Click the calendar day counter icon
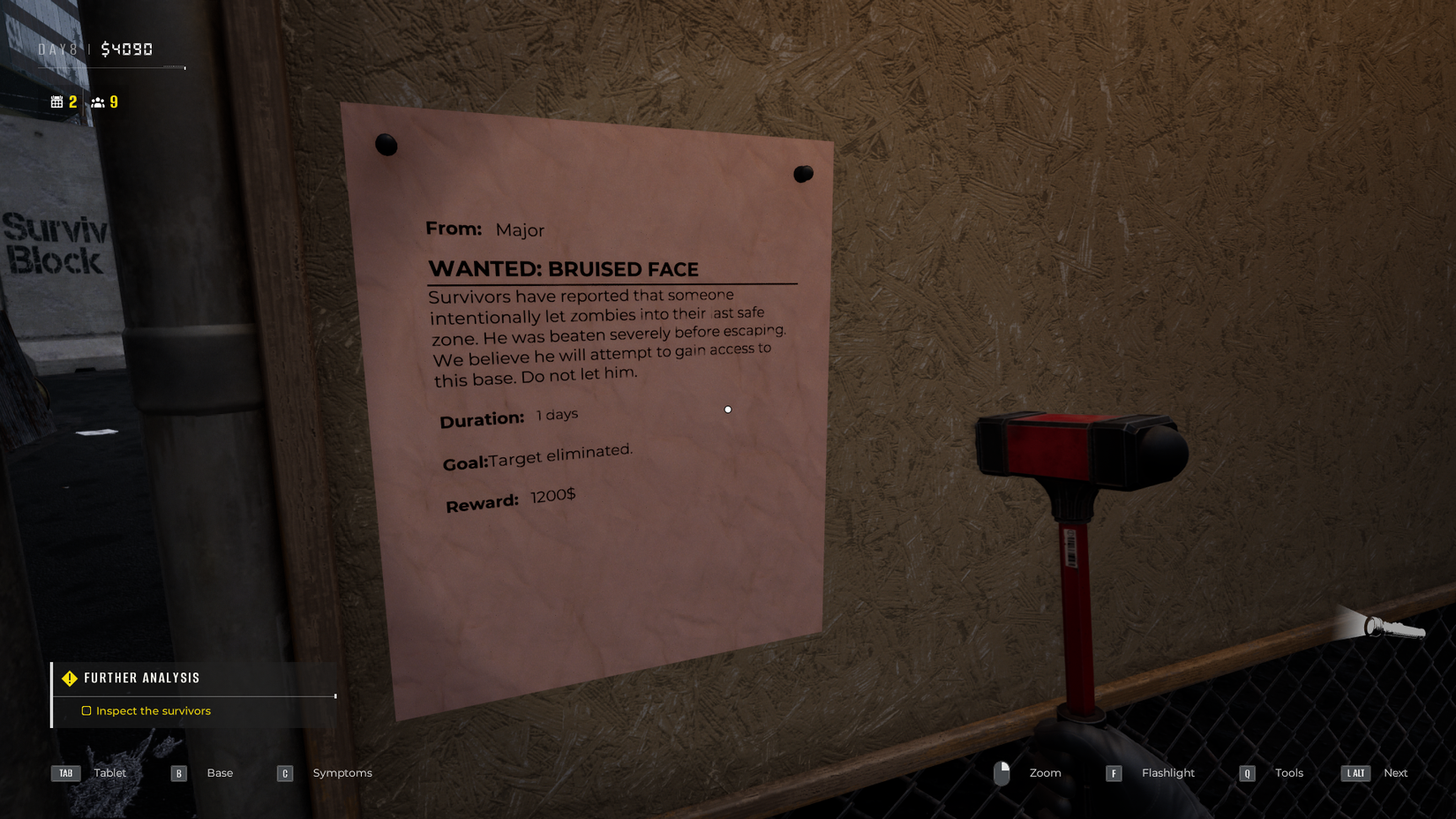Image resolution: width=1456 pixels, height=819 pixels. click(56, 101)
